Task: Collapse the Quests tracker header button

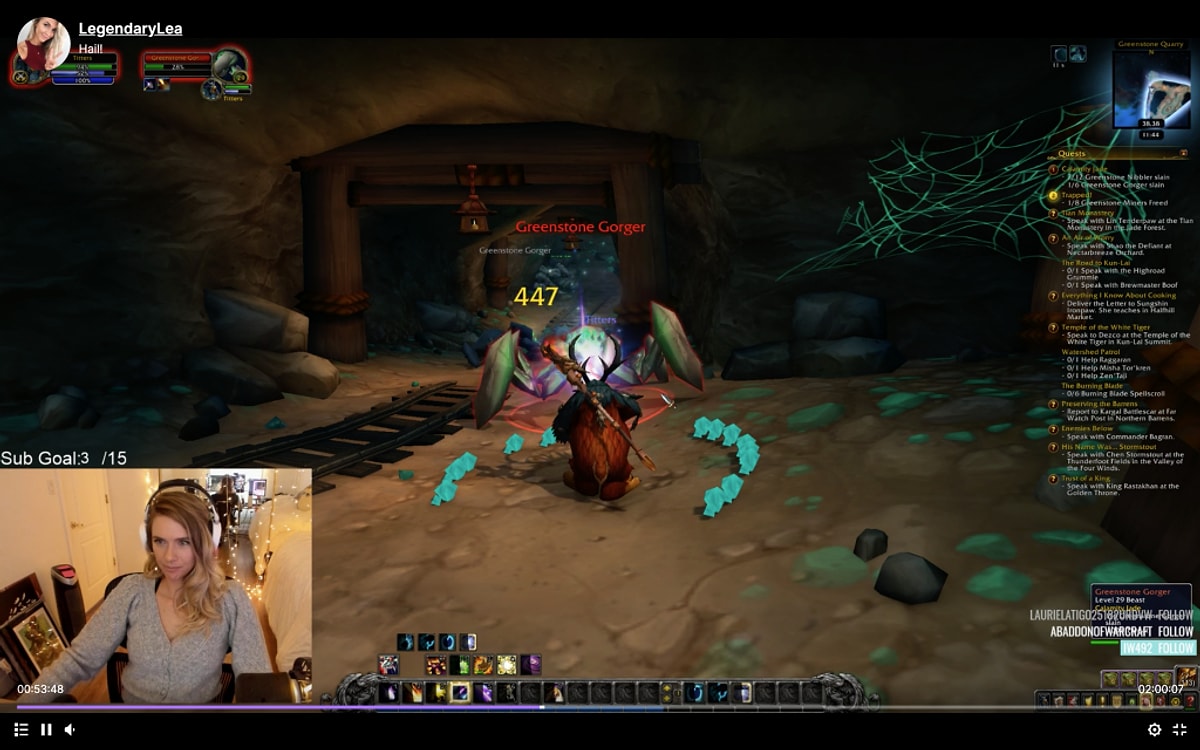Action: [1184, 153]
